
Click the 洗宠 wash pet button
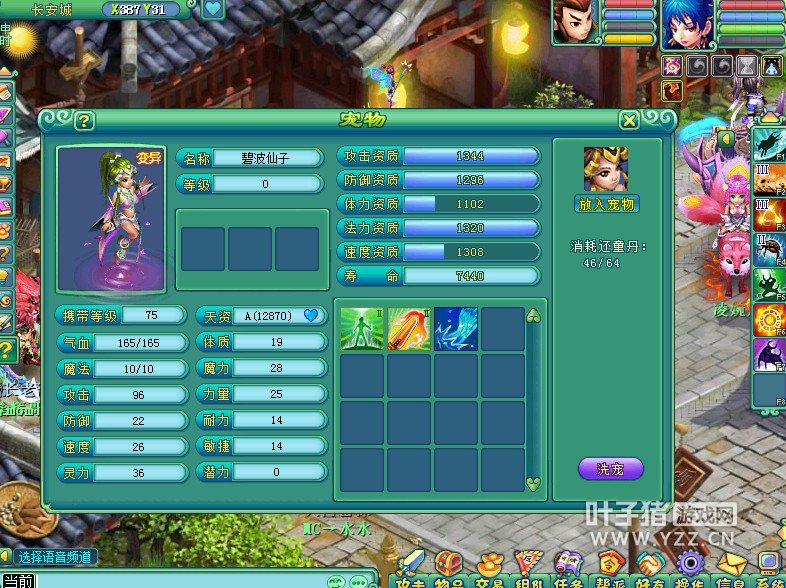(610, 468)
